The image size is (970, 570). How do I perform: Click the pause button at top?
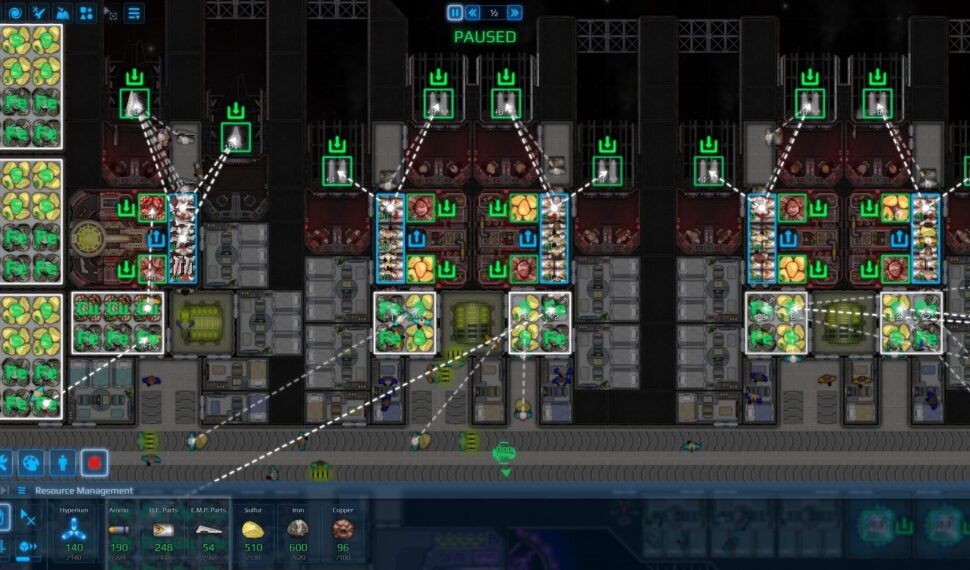coord(455,13)
